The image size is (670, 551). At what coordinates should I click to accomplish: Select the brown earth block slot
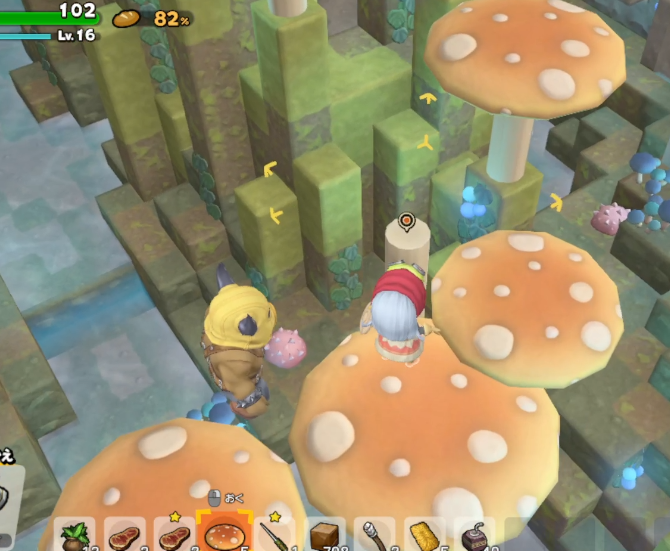coord(324,536)
